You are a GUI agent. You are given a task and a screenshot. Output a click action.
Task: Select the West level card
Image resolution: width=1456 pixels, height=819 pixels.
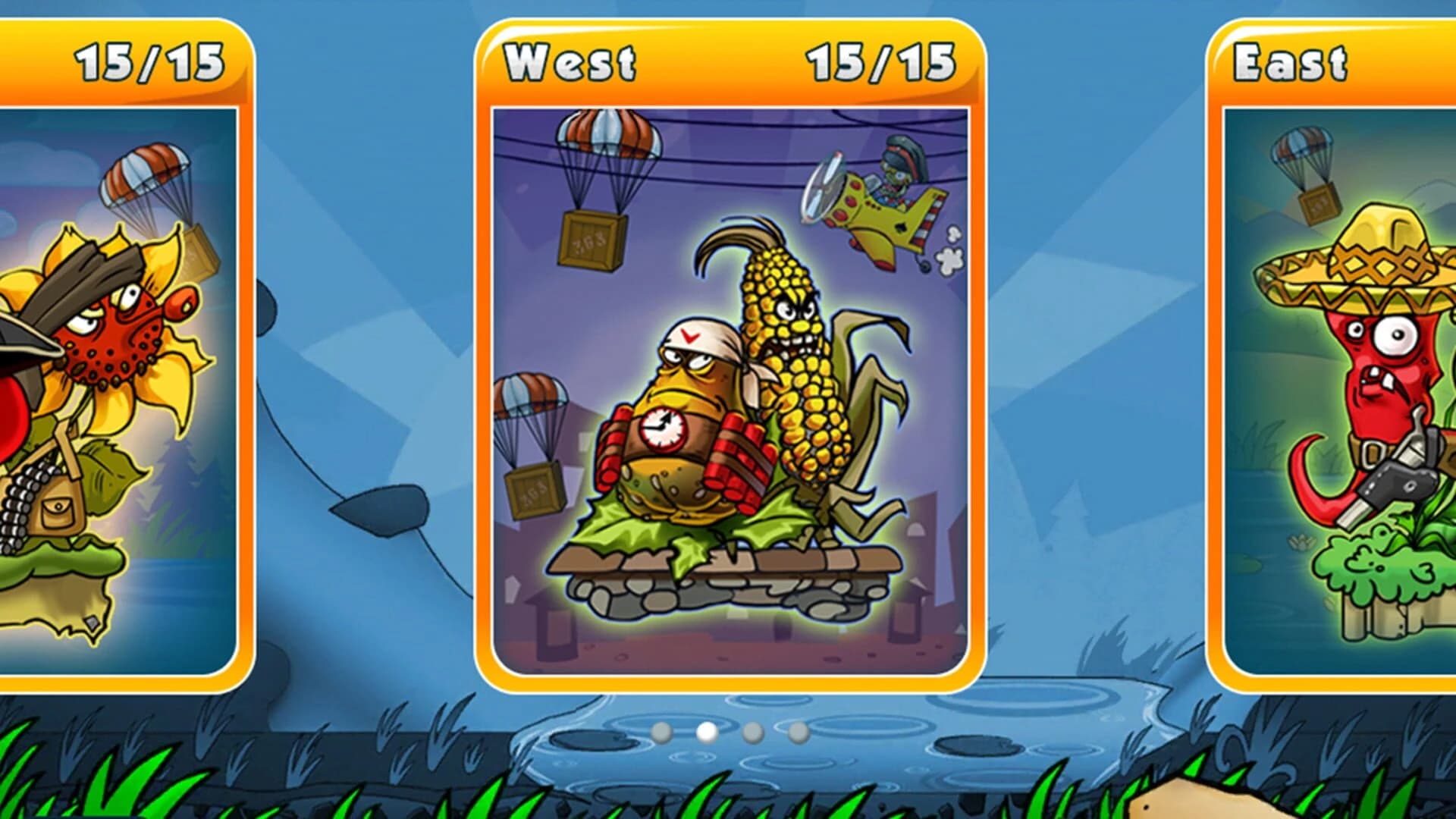[728, 356]
